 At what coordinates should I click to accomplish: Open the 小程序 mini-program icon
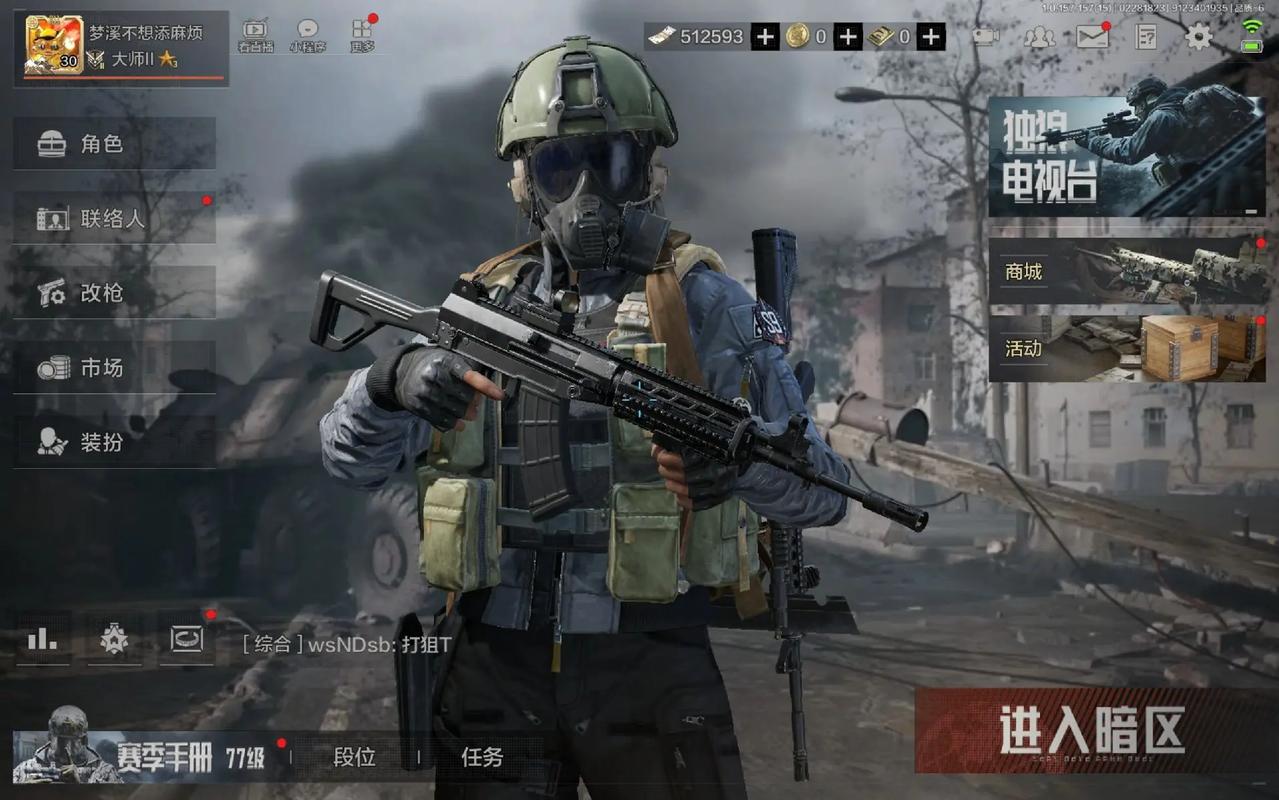pos(308,36)
